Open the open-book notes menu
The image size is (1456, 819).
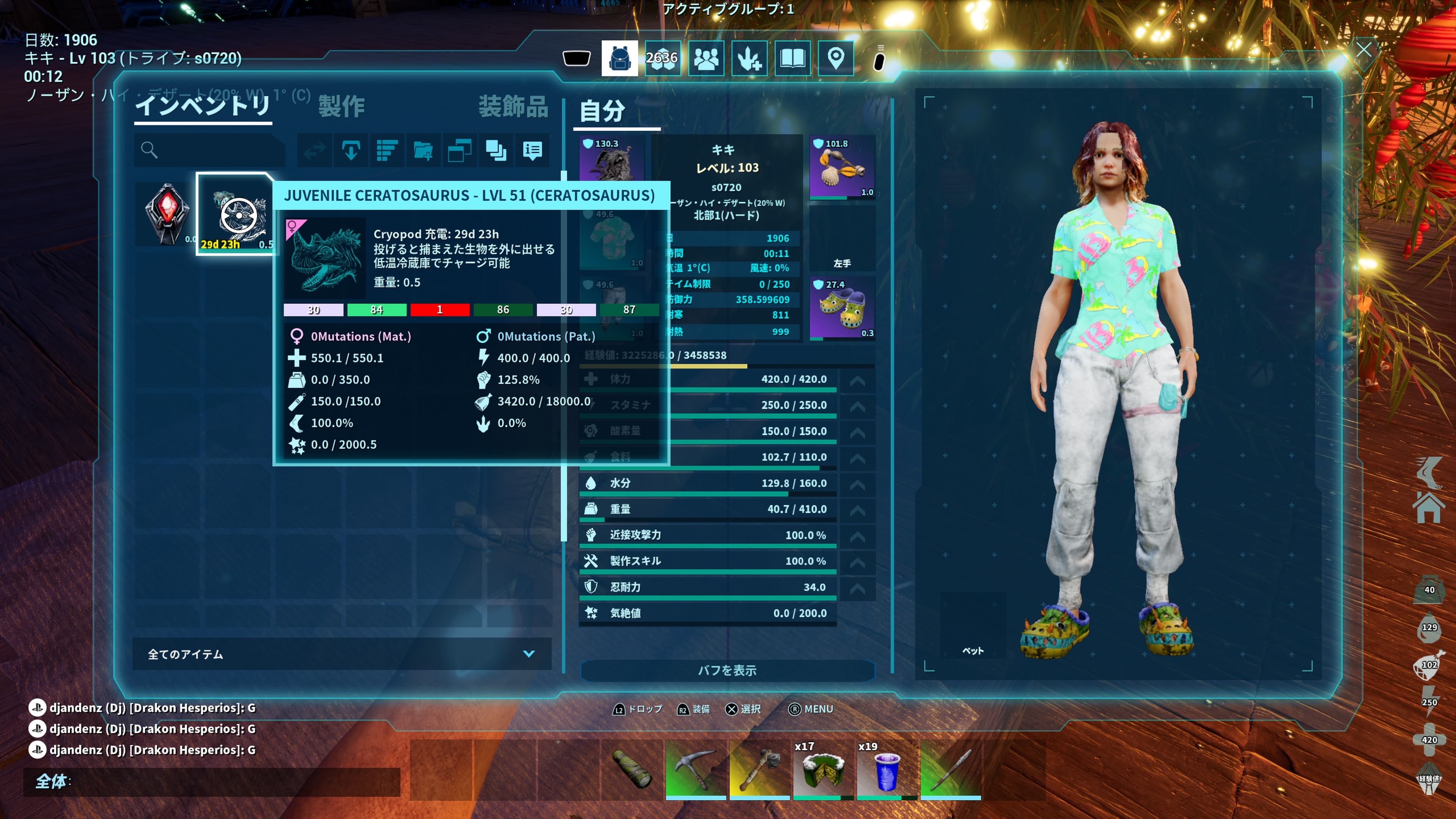[x=792, y=58]
